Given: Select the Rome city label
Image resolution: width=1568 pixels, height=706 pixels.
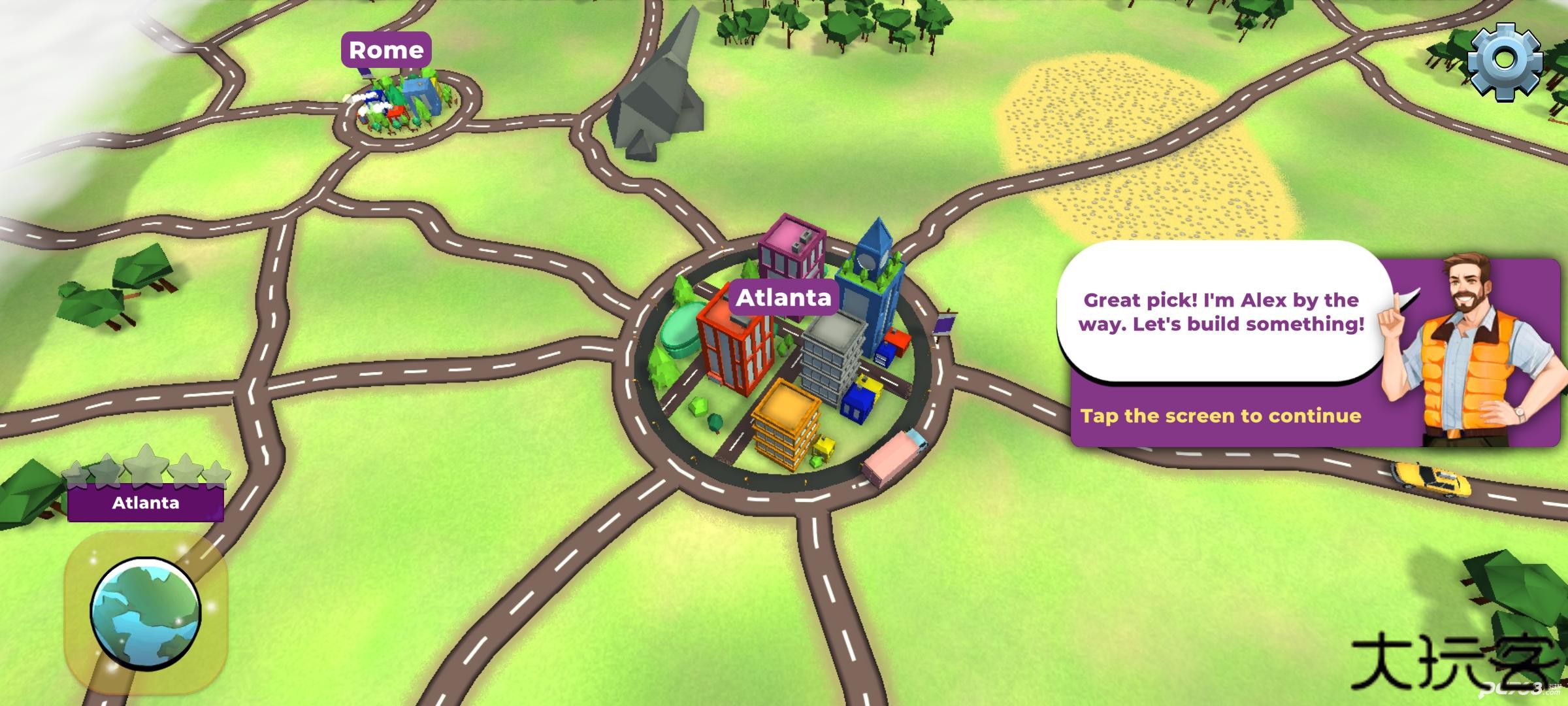Looking at the screenshot, I should (x=386, y=50).
